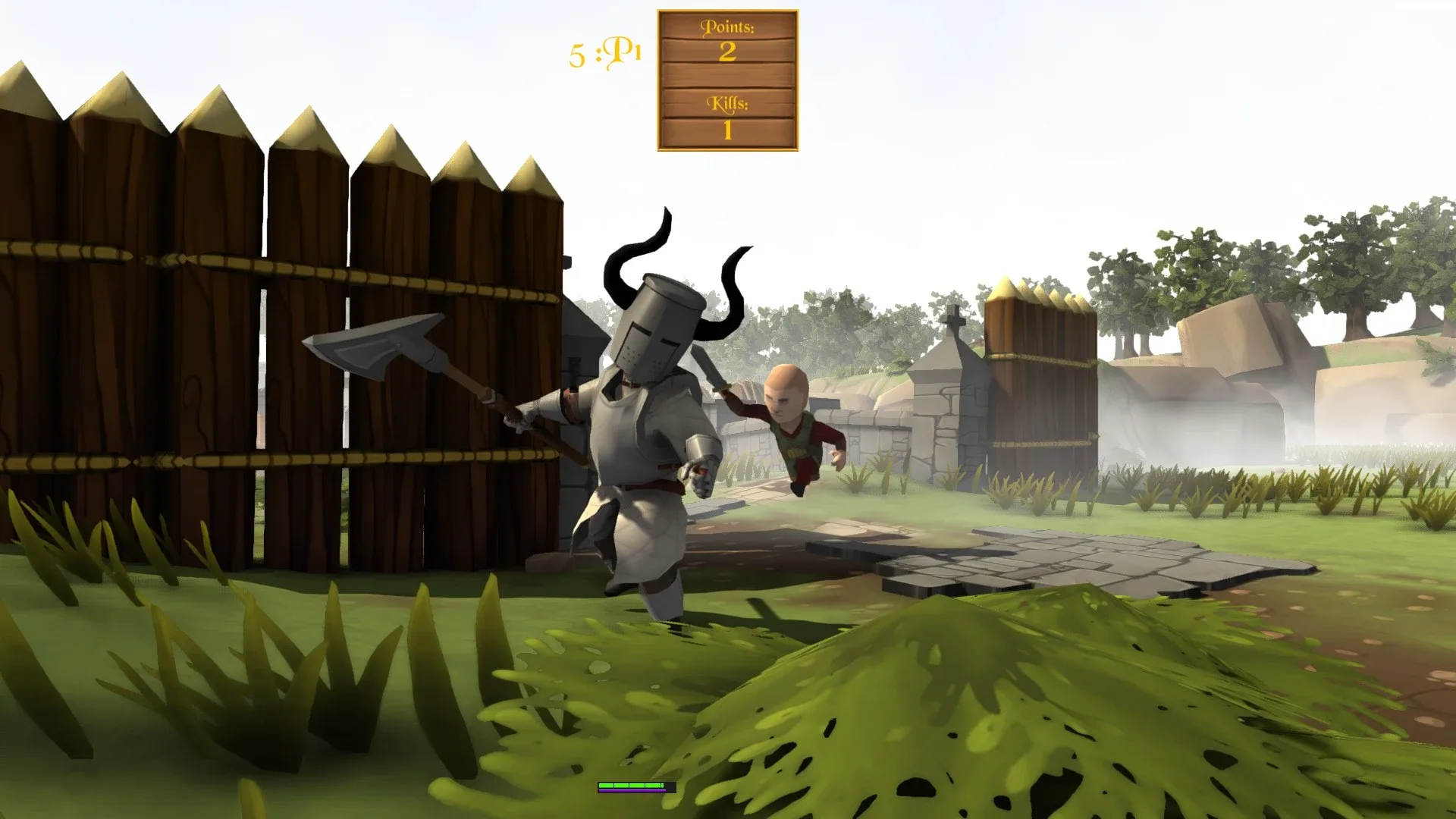This screenshot has width=1456, height=819.
Task: Click the '5 :P1' player timer text
Action: [604, 52]
